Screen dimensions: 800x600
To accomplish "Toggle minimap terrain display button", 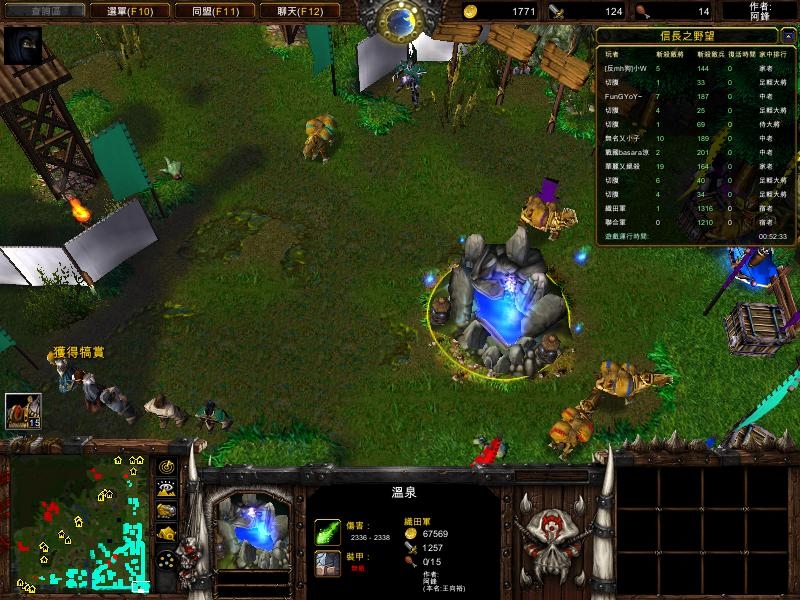I will point(167,488).
